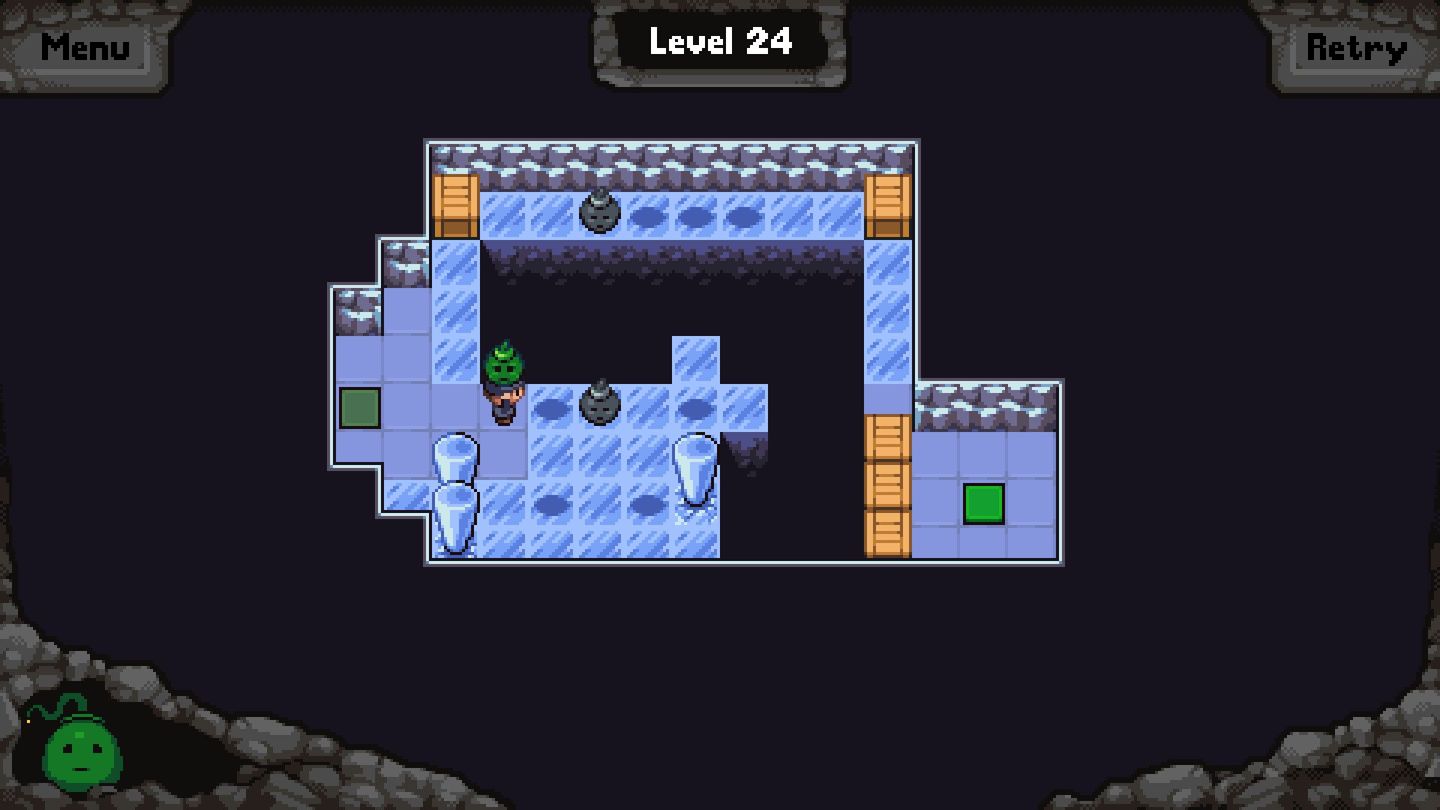Select the icicle standing mid-level

pyautogui.click(x=695, y=465)
